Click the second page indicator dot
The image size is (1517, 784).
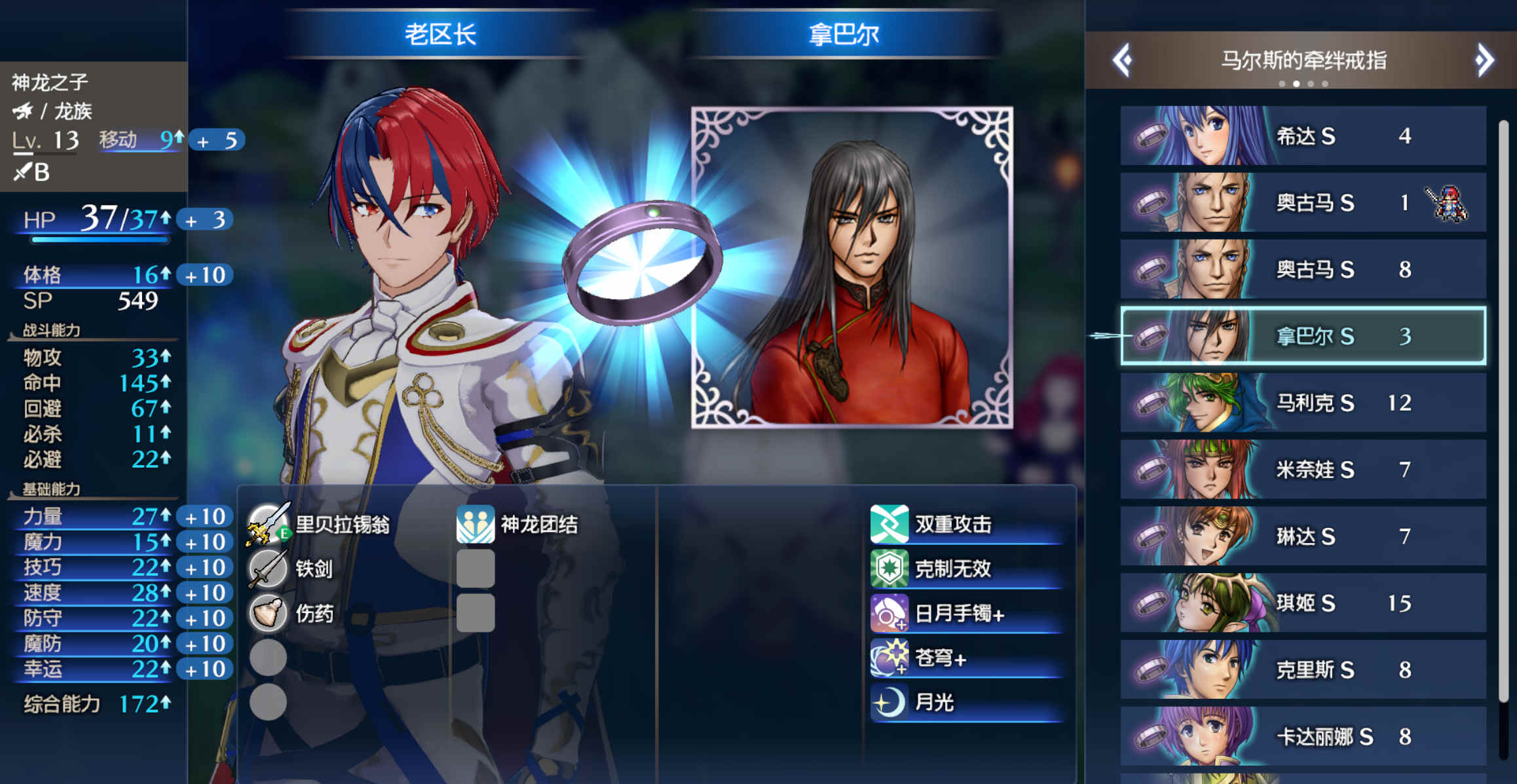[1298, 84]
